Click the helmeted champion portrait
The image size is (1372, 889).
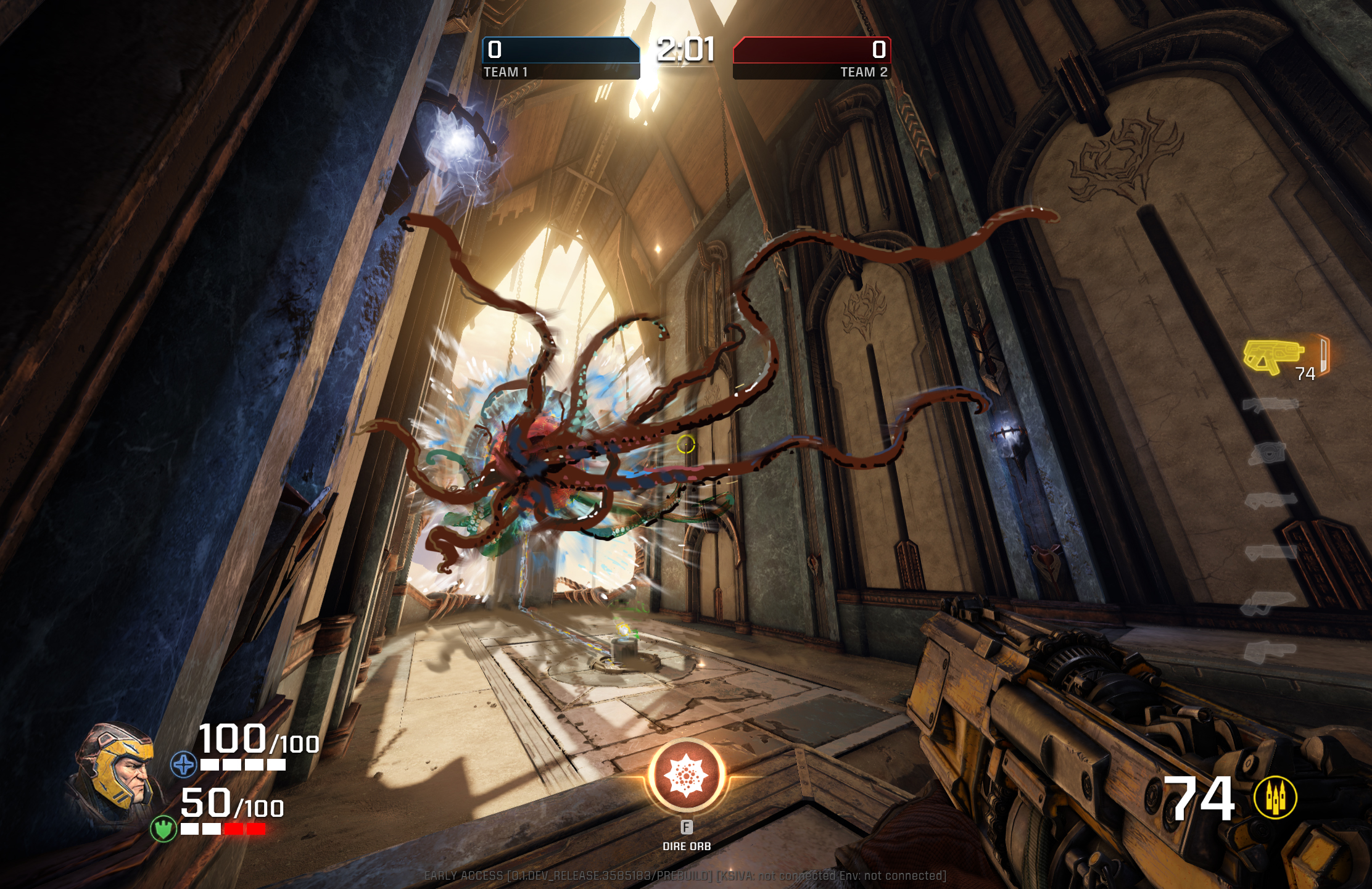[117, 772]
